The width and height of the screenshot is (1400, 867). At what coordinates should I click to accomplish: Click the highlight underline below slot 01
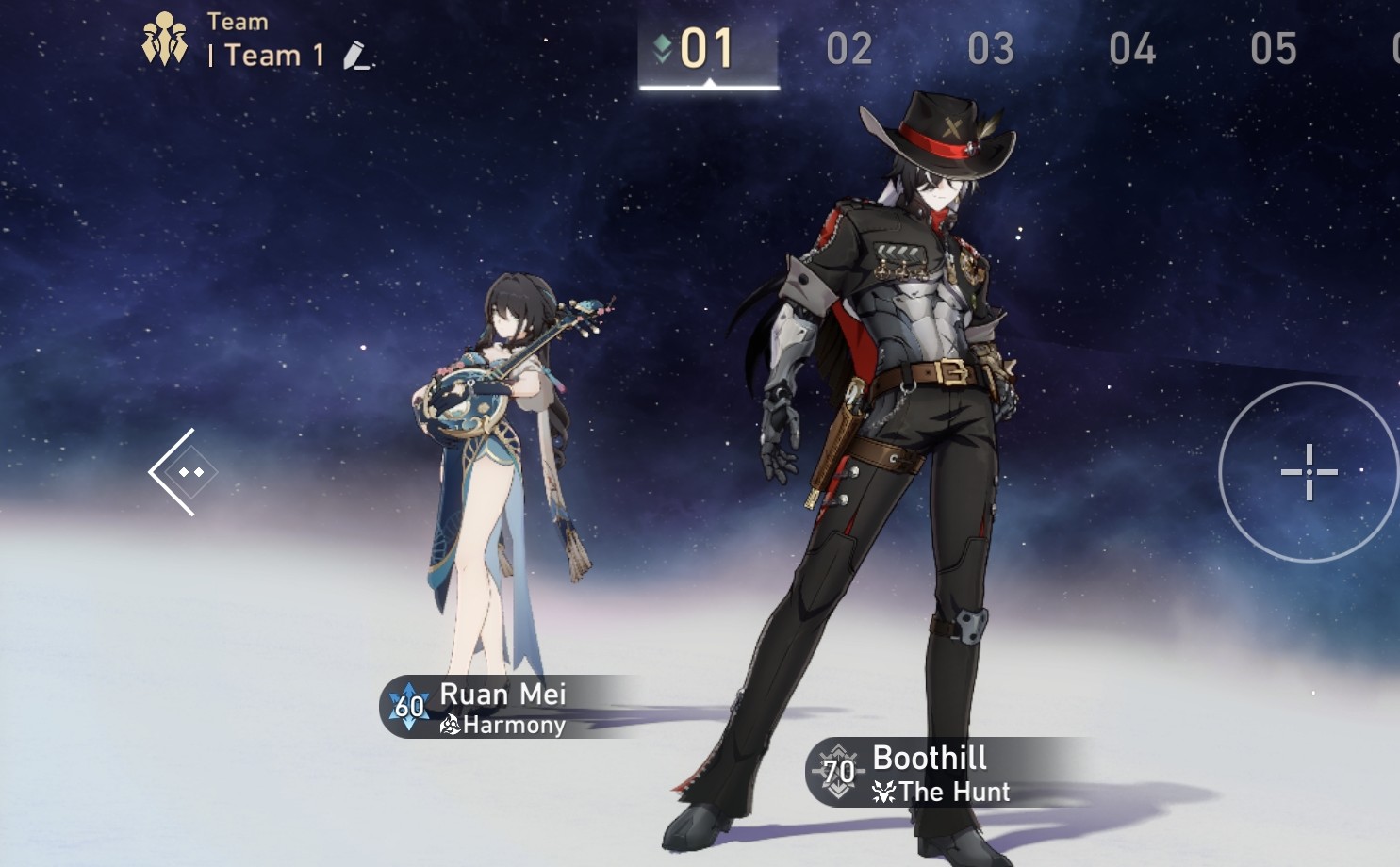(709, 86)
